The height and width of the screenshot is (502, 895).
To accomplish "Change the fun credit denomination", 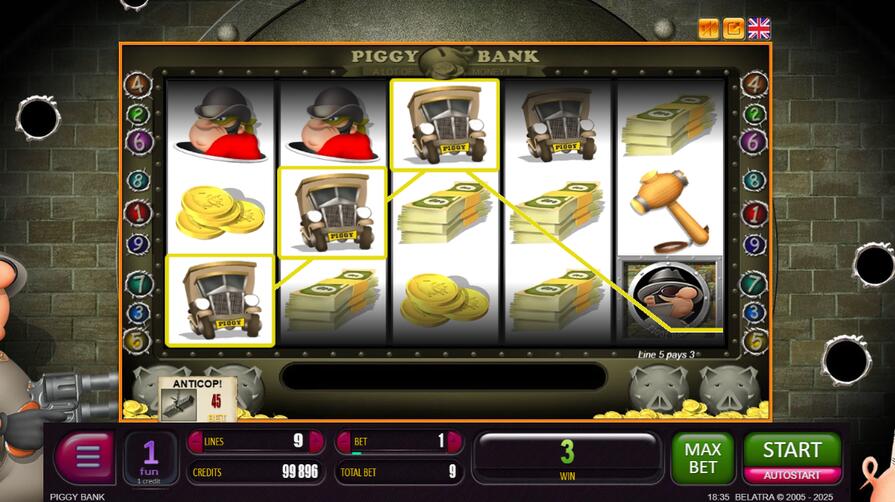I will (150, 458).
